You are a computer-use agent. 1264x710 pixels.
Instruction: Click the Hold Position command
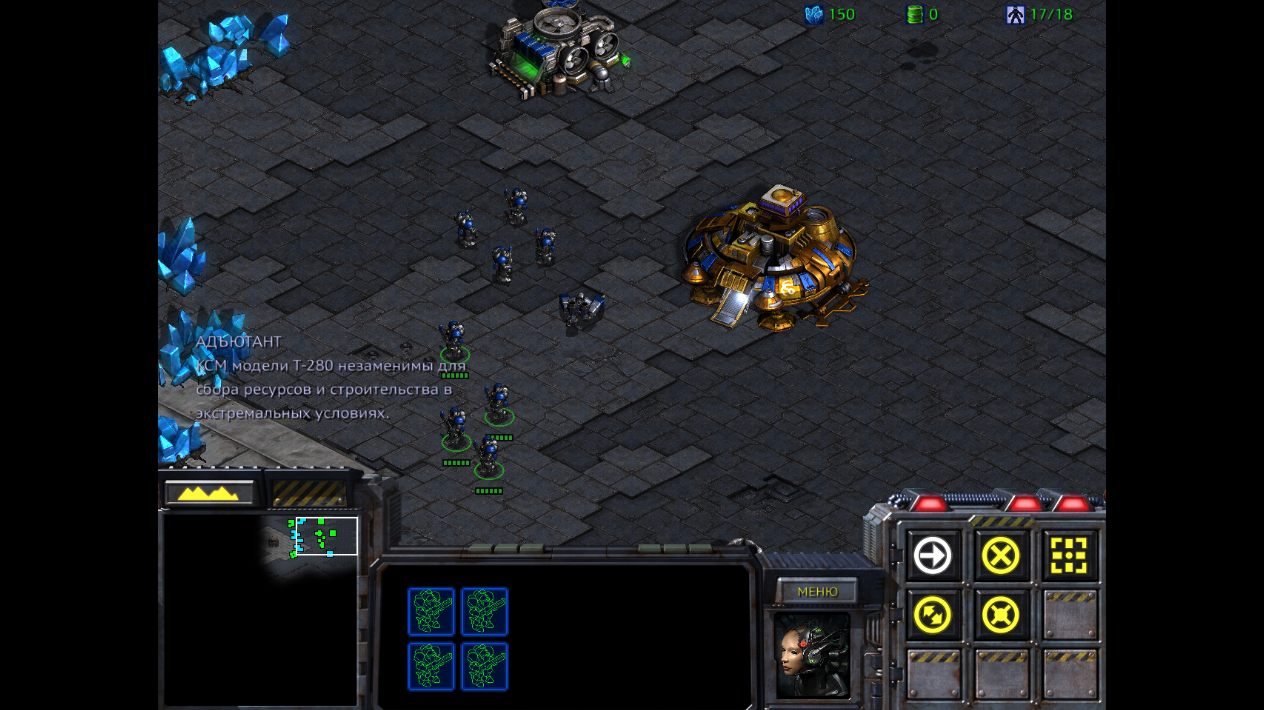pos(1000,615)
